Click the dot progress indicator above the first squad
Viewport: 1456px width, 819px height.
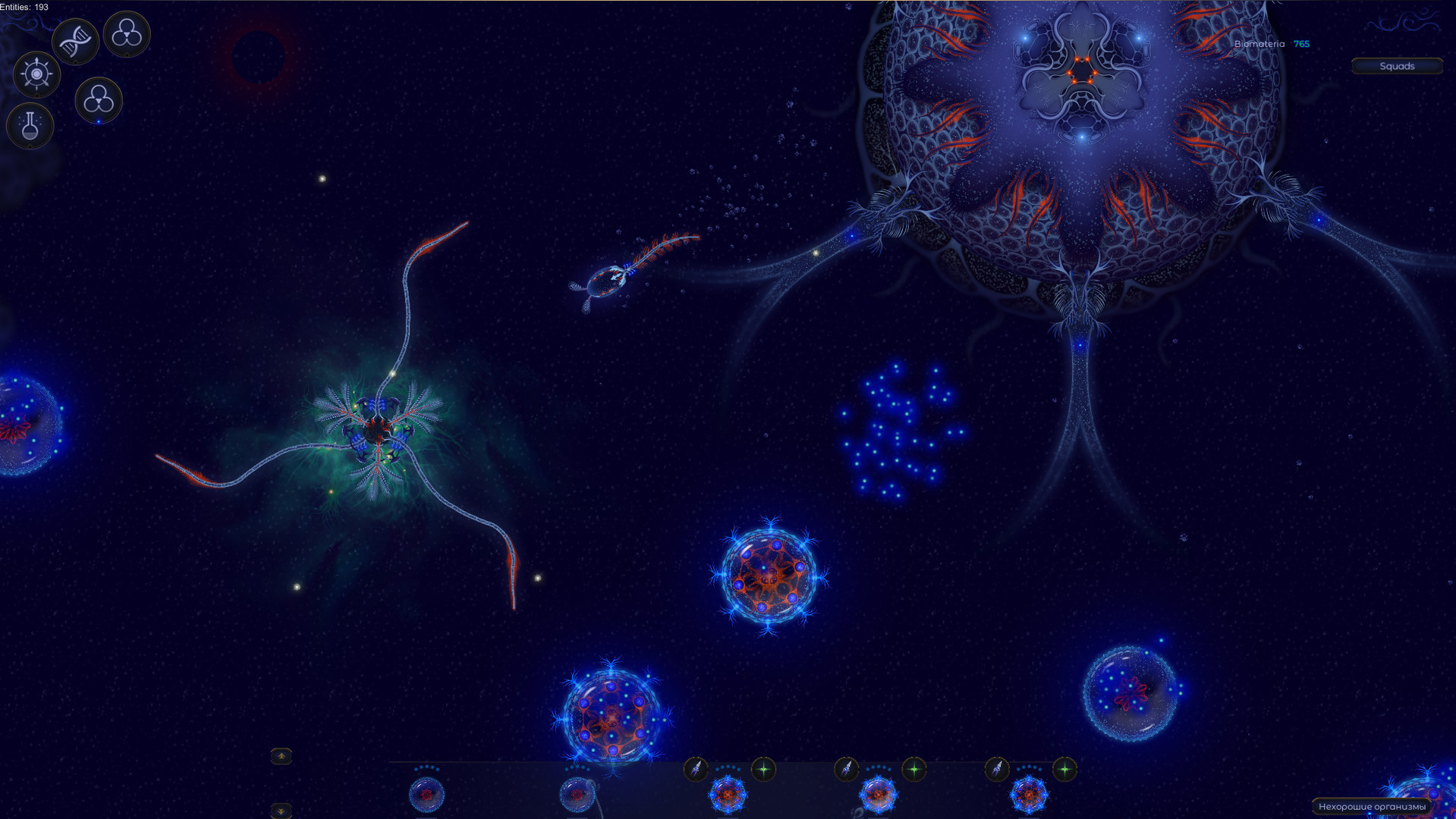point(427,767)
